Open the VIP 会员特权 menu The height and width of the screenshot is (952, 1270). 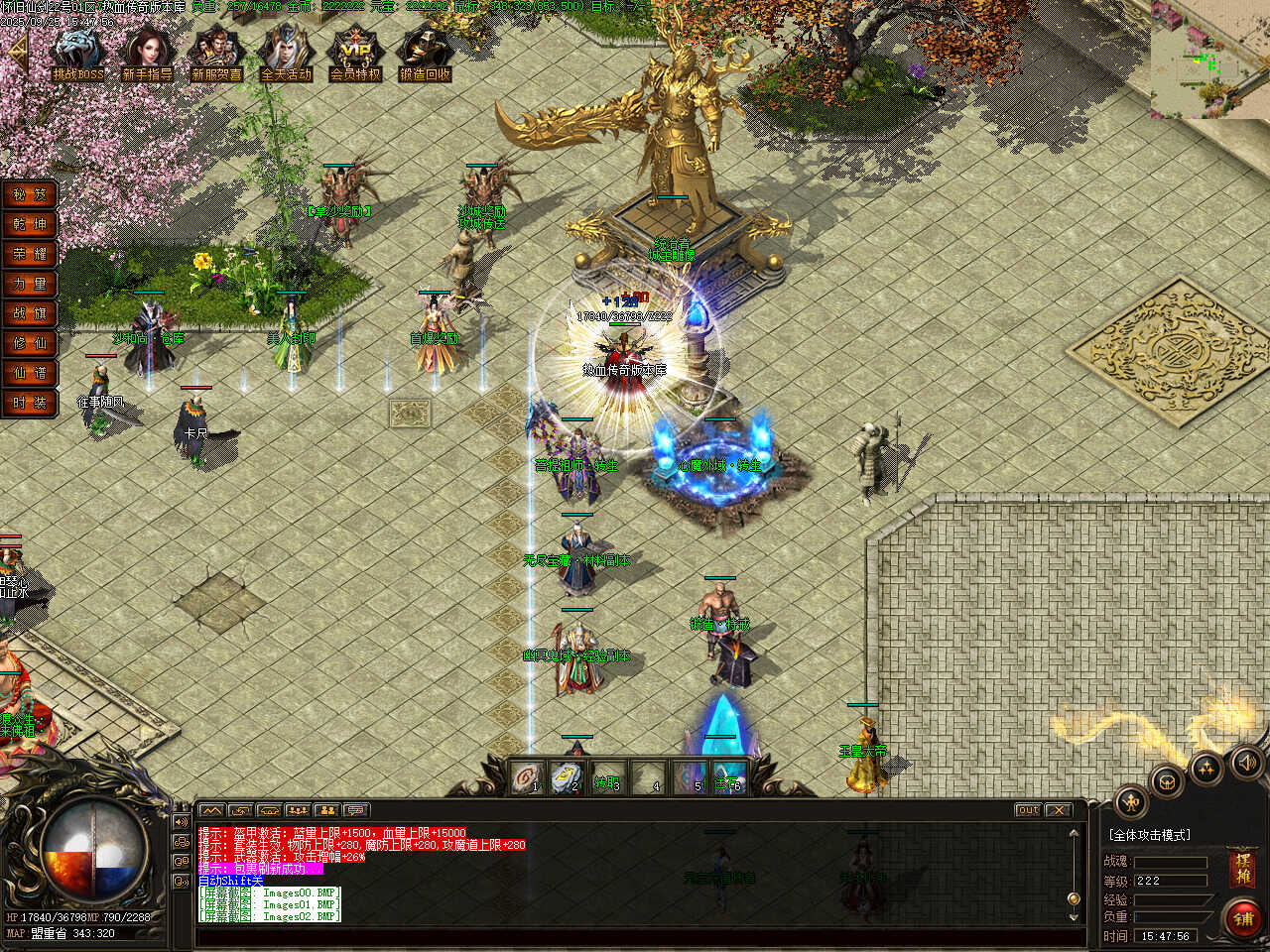tap(355, 53)
